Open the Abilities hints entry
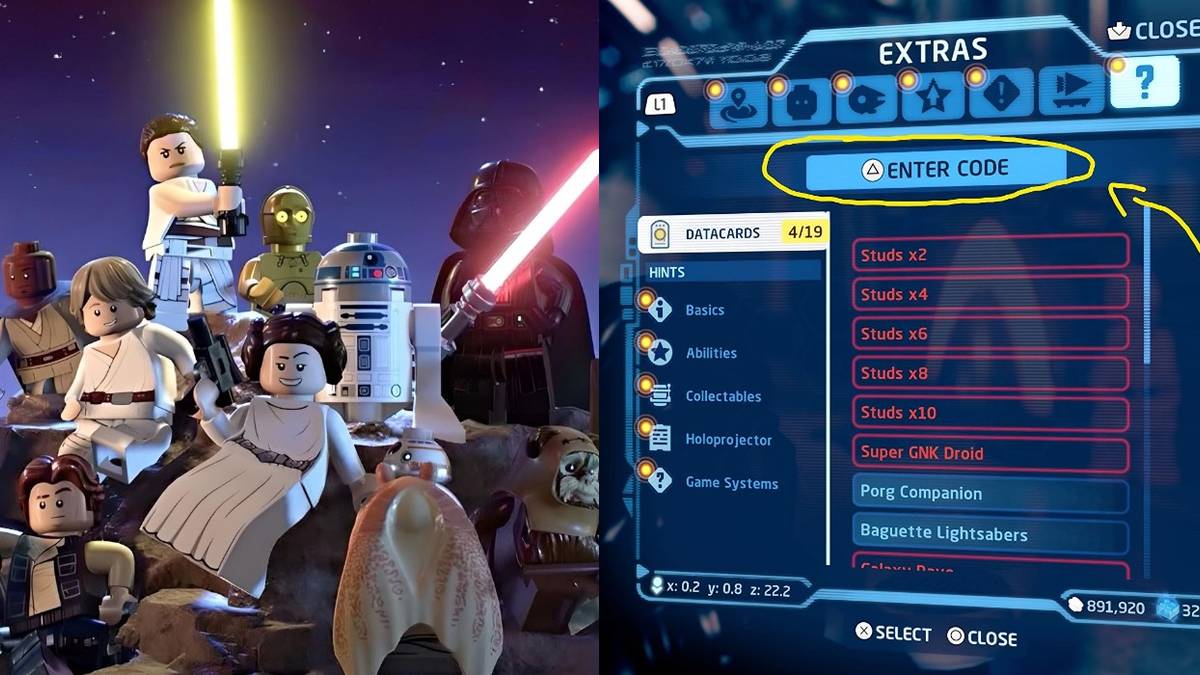1200x675 pixels. pos(710,353)
